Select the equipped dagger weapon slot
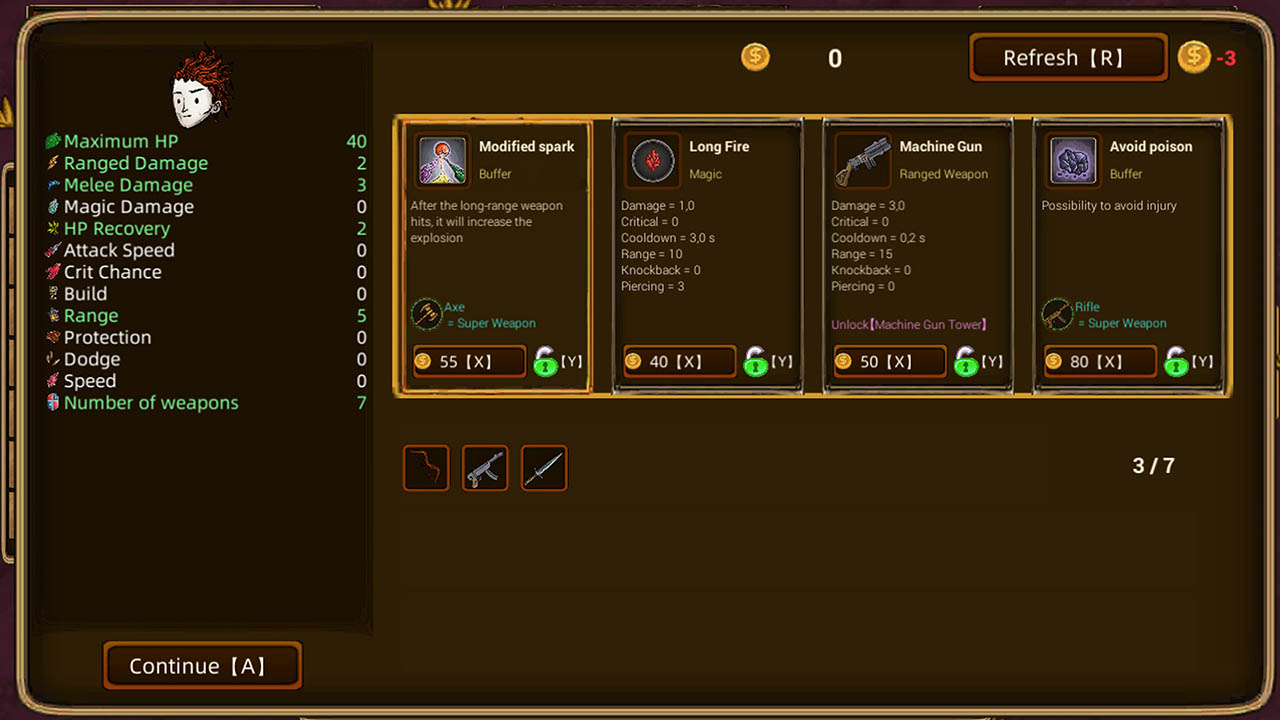 click(543, 467)
